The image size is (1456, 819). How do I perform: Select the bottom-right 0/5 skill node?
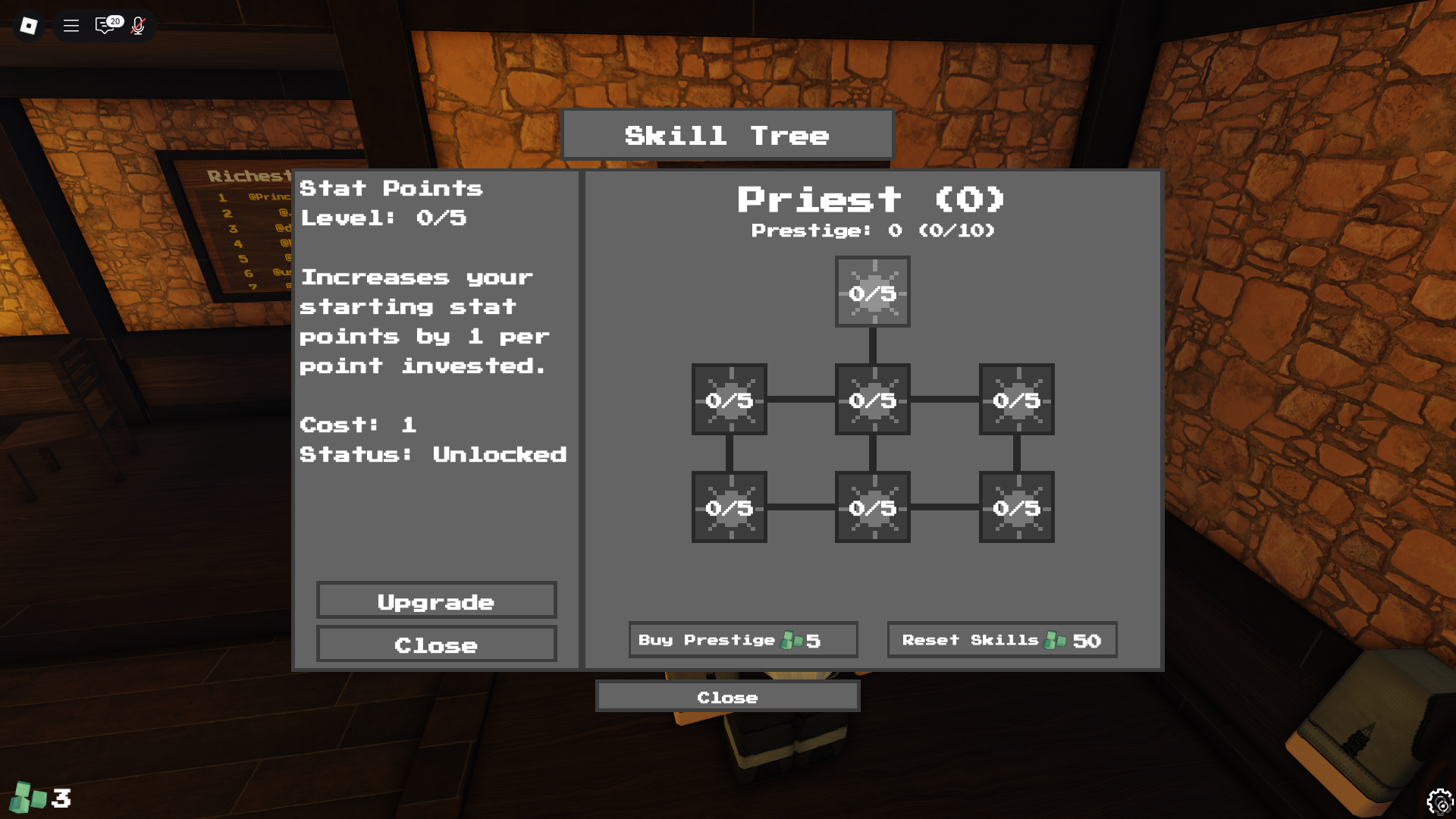pyautogui.click(x=1016, y=508)
